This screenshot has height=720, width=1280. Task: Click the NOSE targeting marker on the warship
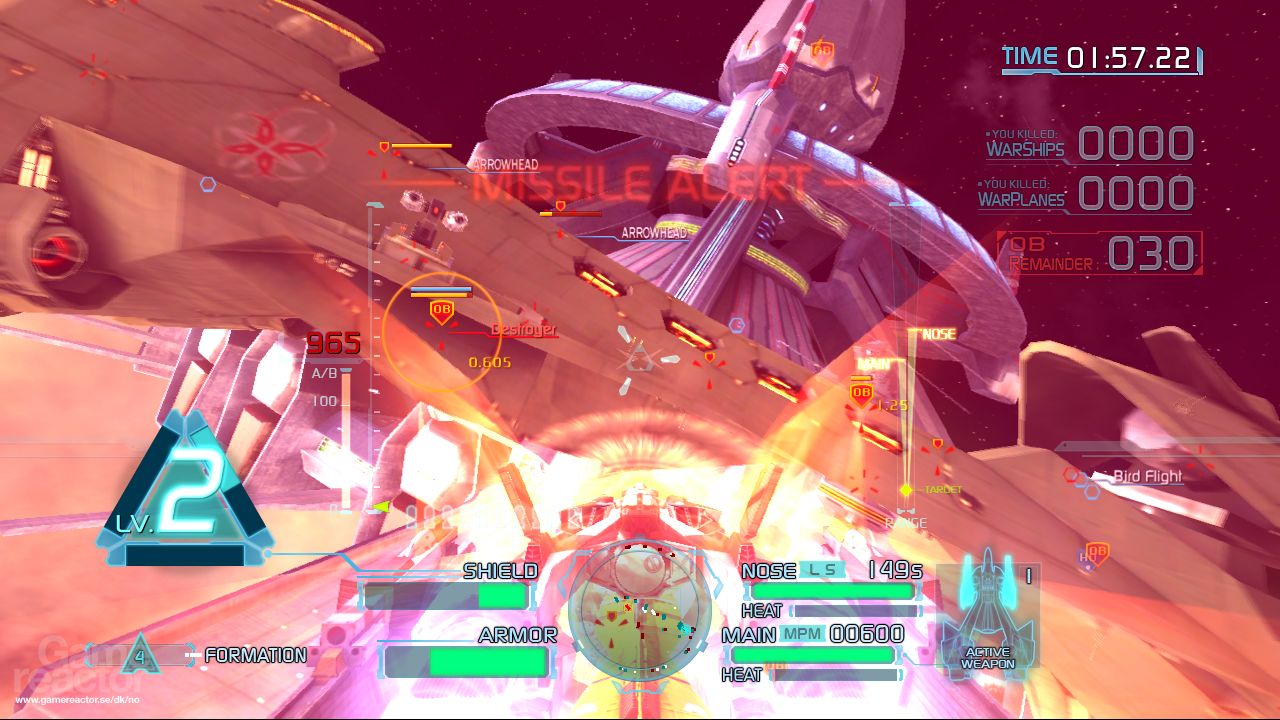(931, 331)
